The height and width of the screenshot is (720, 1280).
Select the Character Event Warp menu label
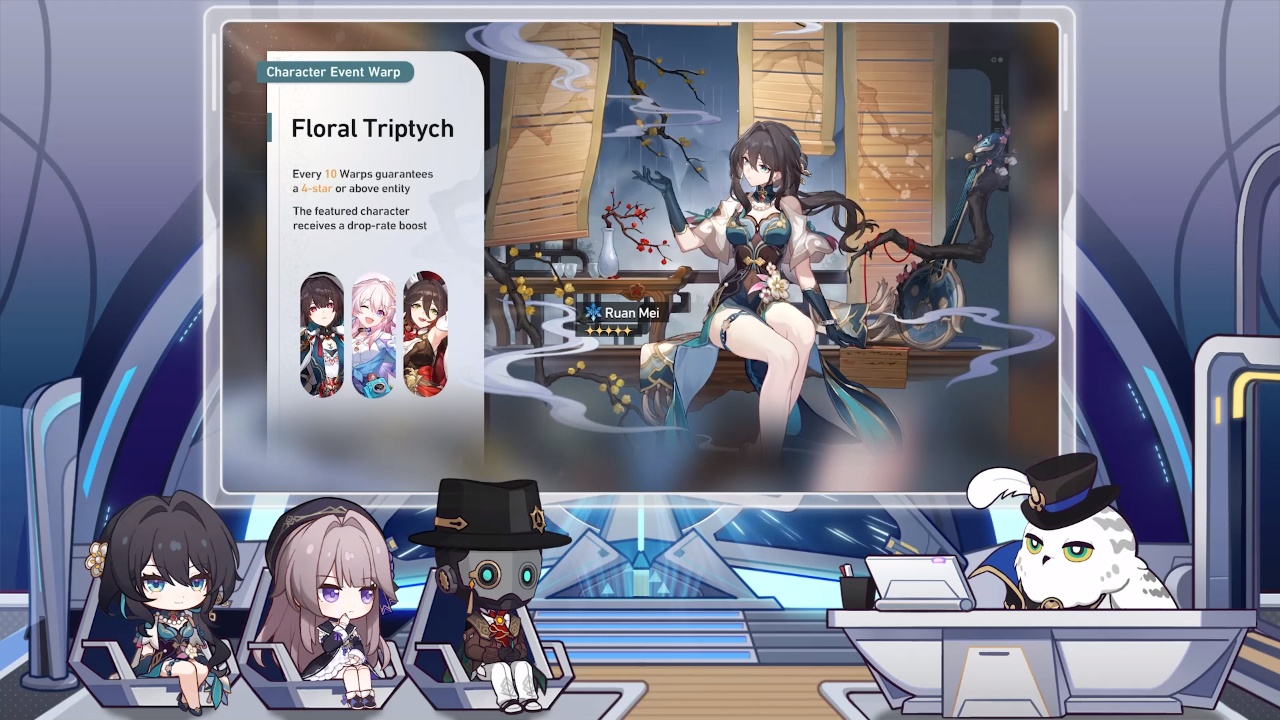tap(334, 71)
